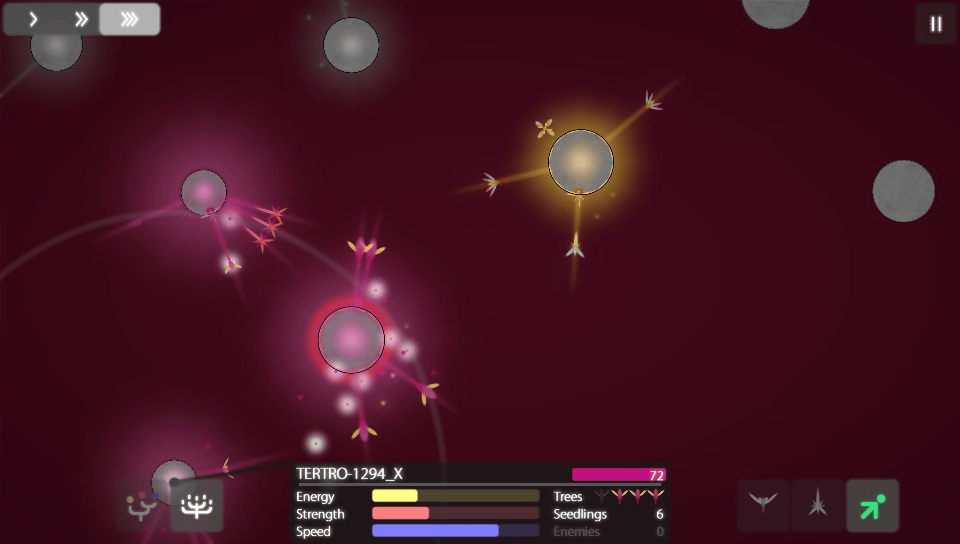Select the white branching tree icon
Screen dimensions: 960x544
click(x=197, y=506)
